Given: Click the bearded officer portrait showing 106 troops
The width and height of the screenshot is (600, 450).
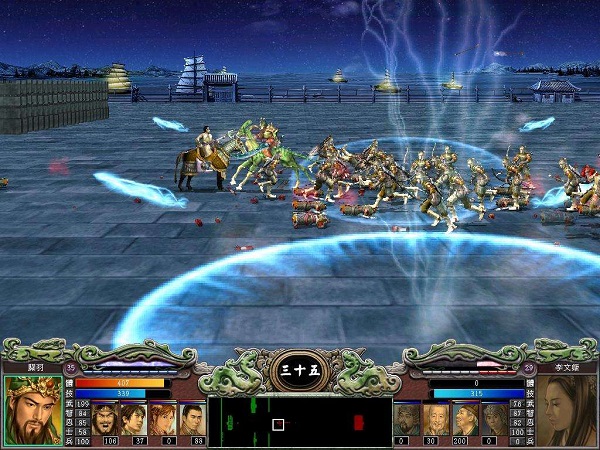Looking at the screenshot, I should click(109, 417).
